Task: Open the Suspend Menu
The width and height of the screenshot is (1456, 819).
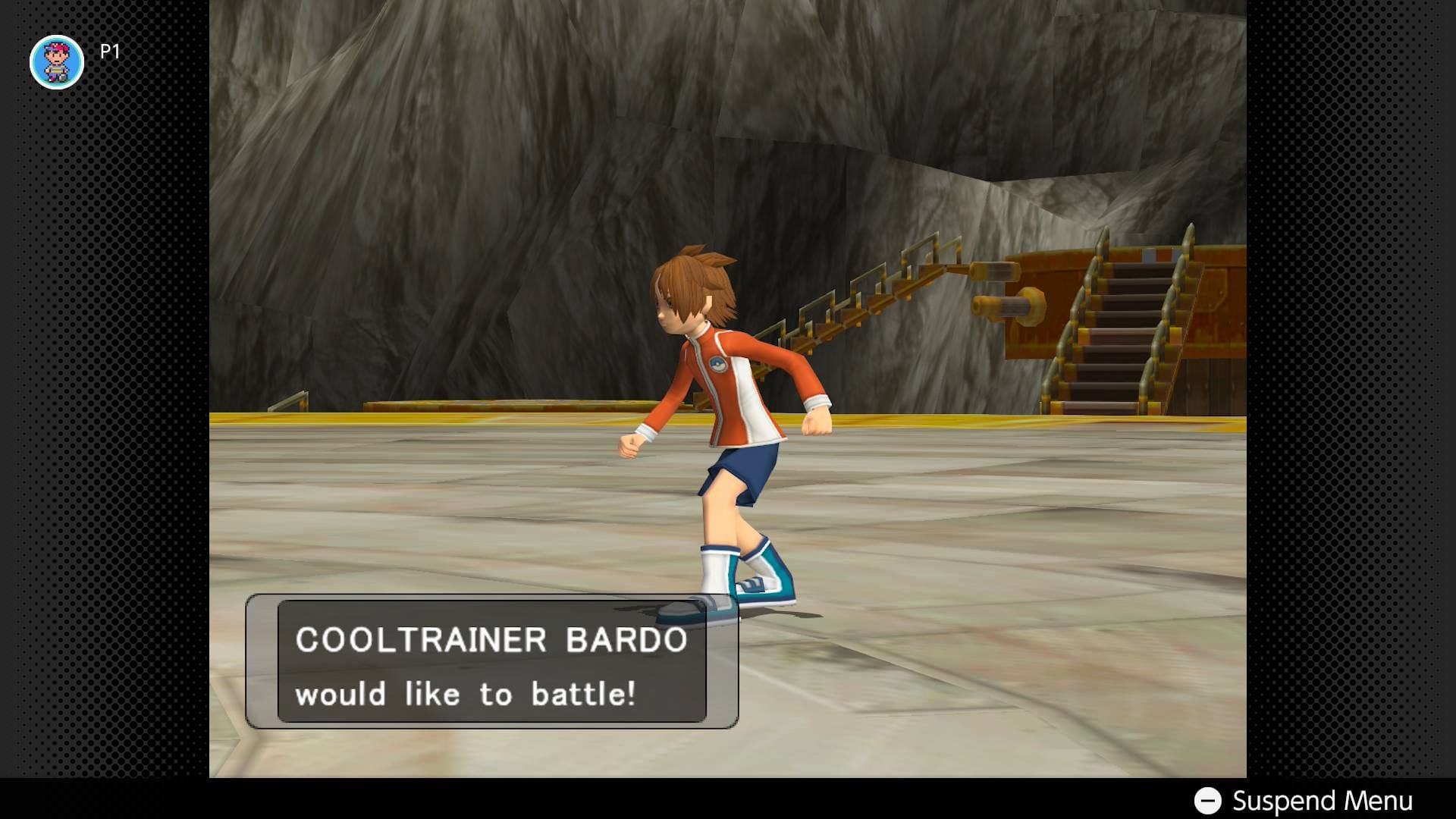Action: pyautogui.click(x=1304, y=801)
